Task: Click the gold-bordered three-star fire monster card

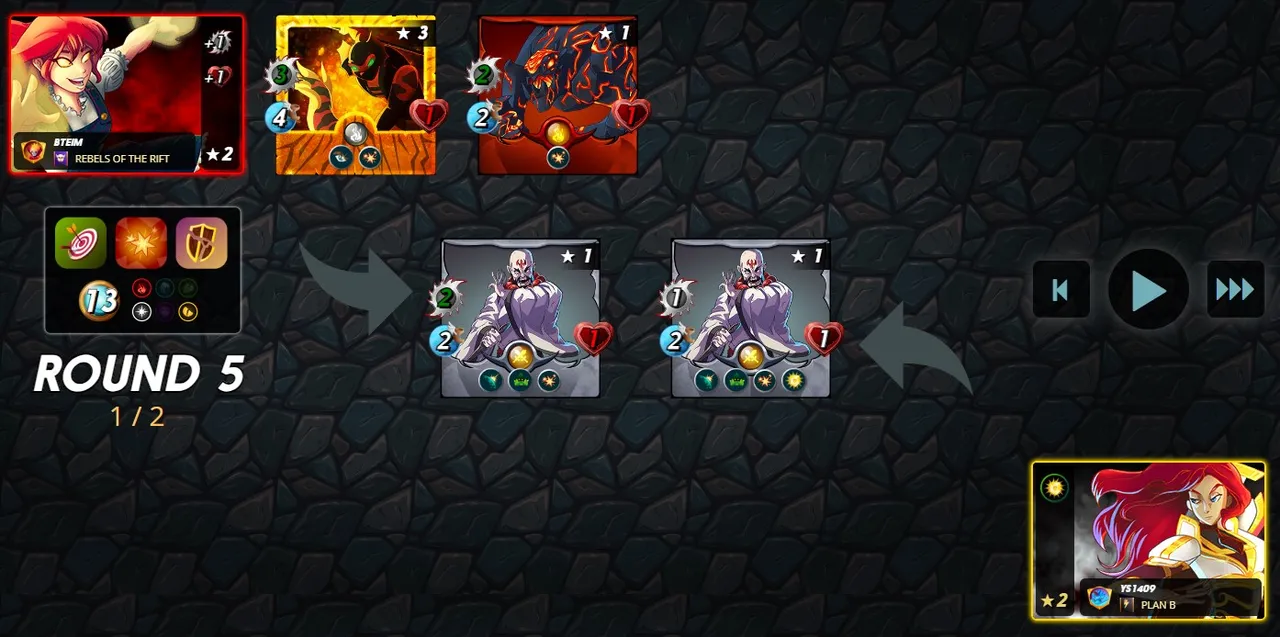Action: click(x=356, y=95)
